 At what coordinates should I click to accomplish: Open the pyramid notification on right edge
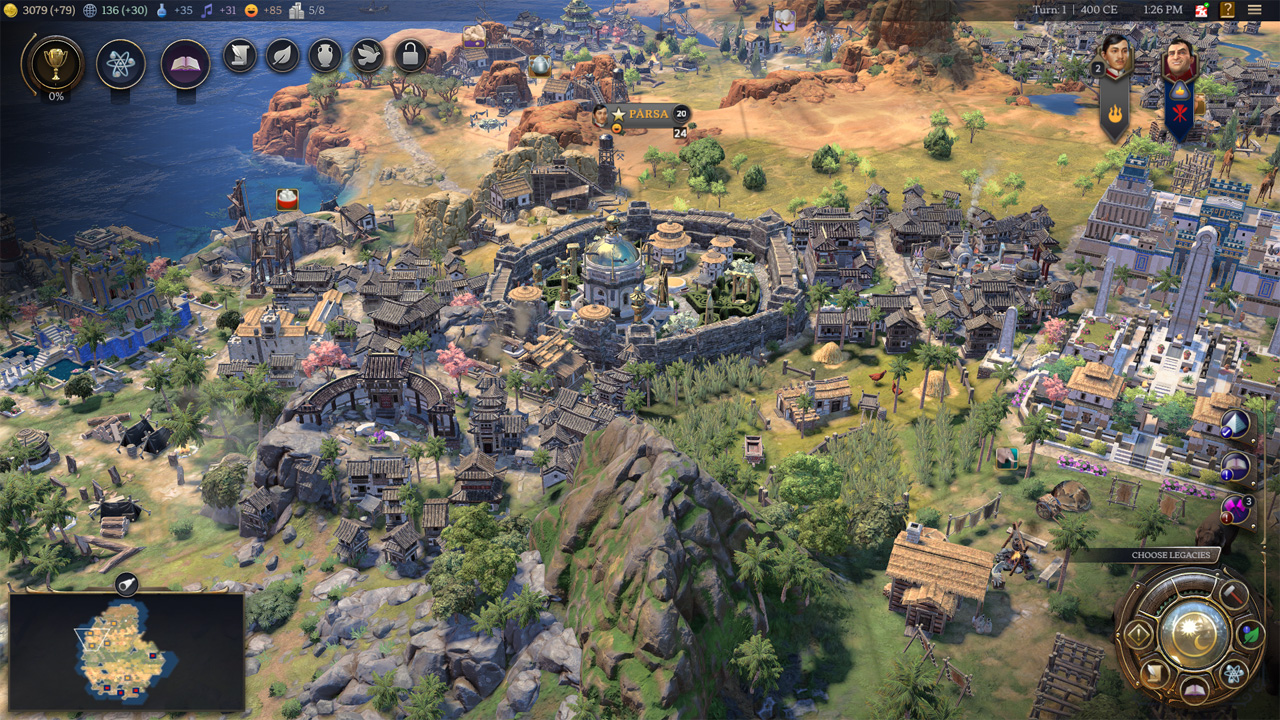[1237, 424]
